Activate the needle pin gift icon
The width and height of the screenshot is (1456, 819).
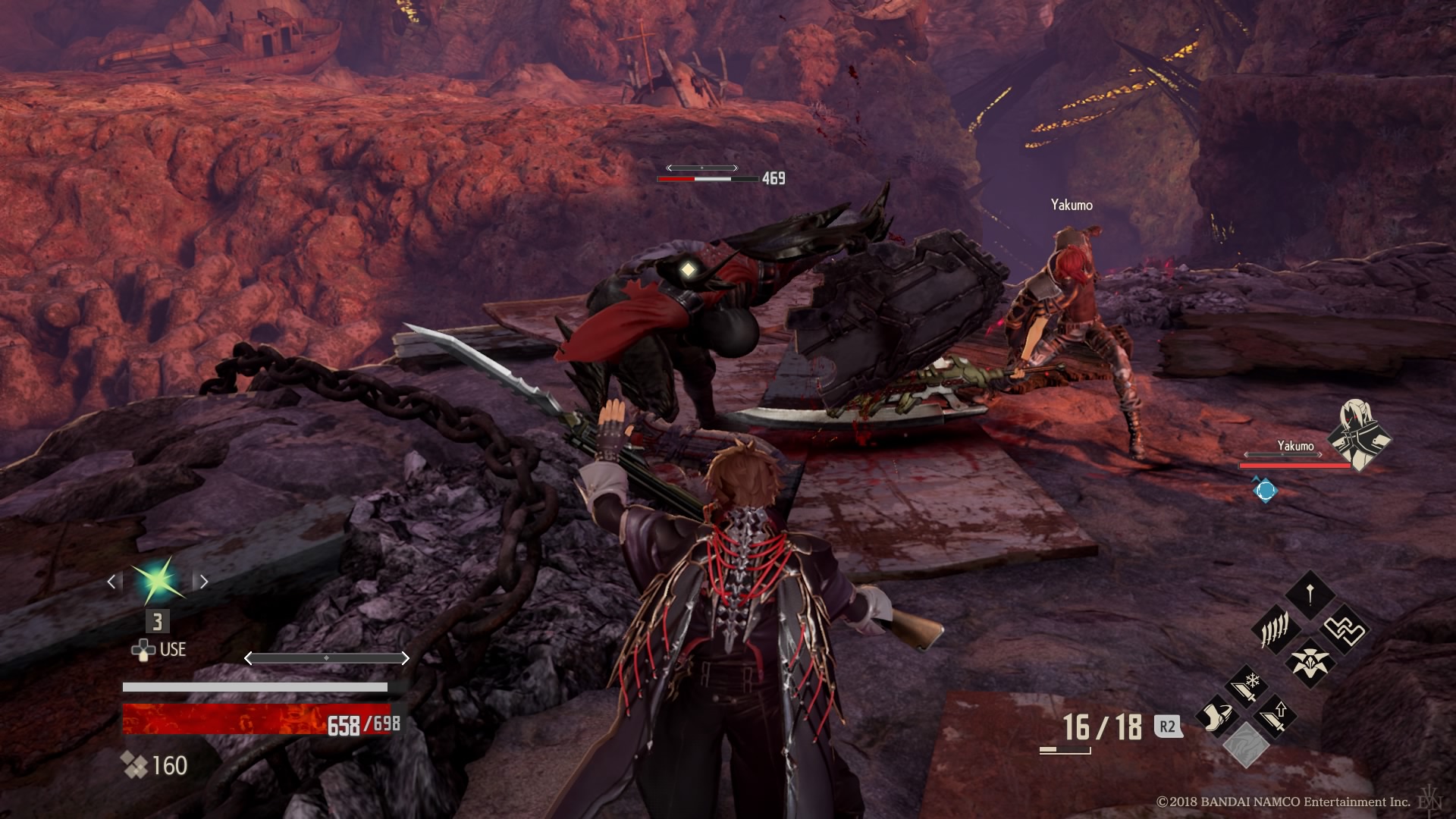pos(1310,594)
